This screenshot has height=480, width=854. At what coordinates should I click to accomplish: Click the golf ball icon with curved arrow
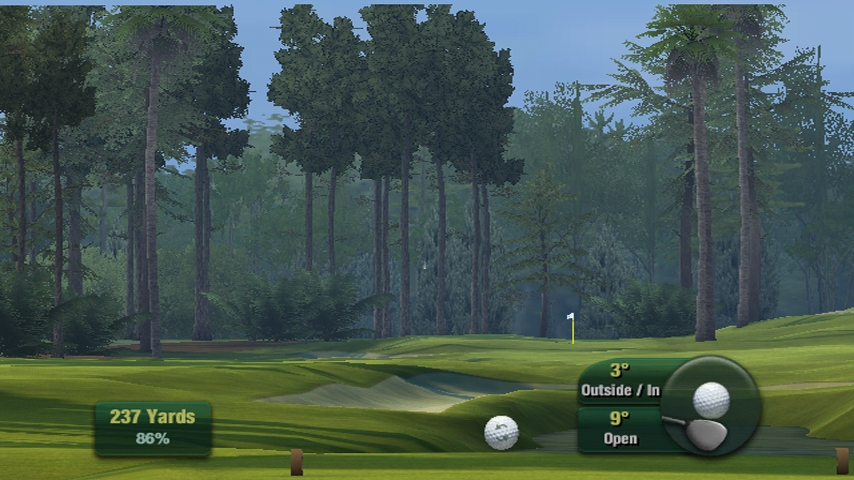[501, 432]
